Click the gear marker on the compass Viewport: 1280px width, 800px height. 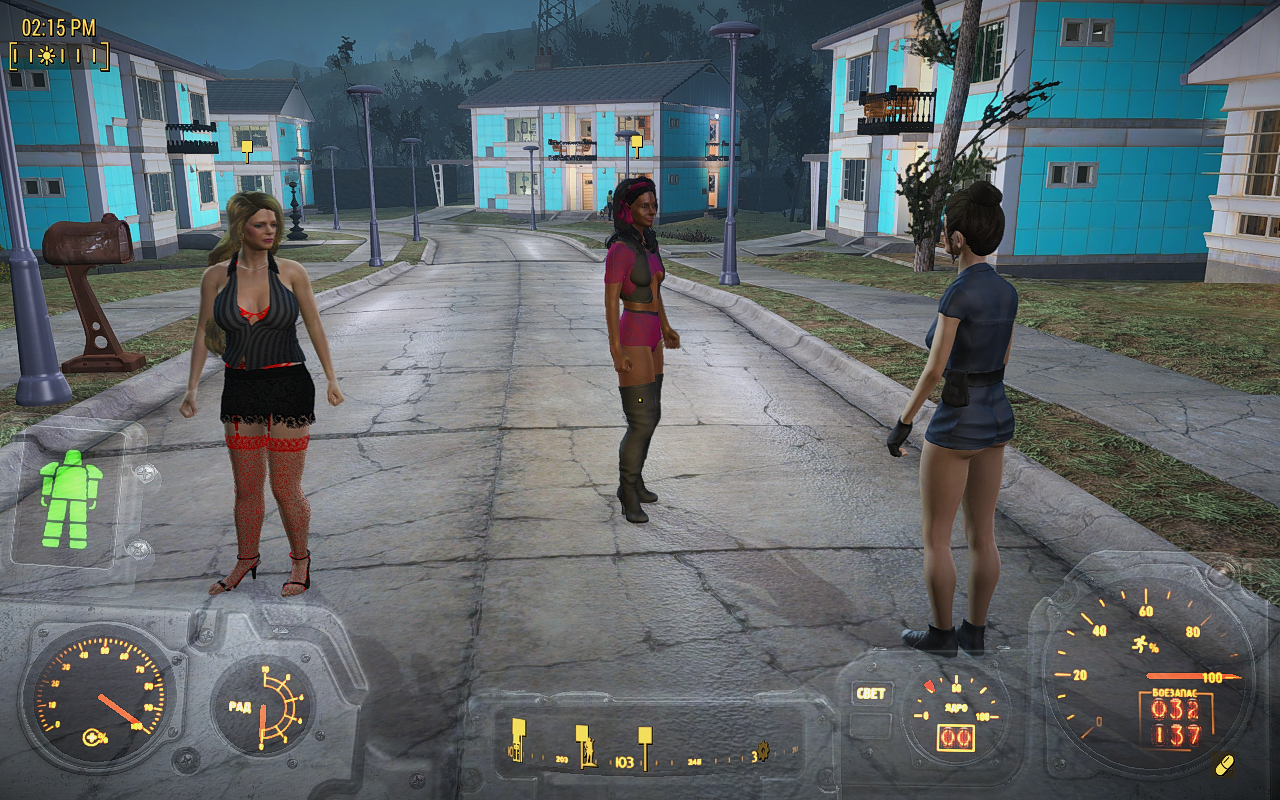point(761,752)
